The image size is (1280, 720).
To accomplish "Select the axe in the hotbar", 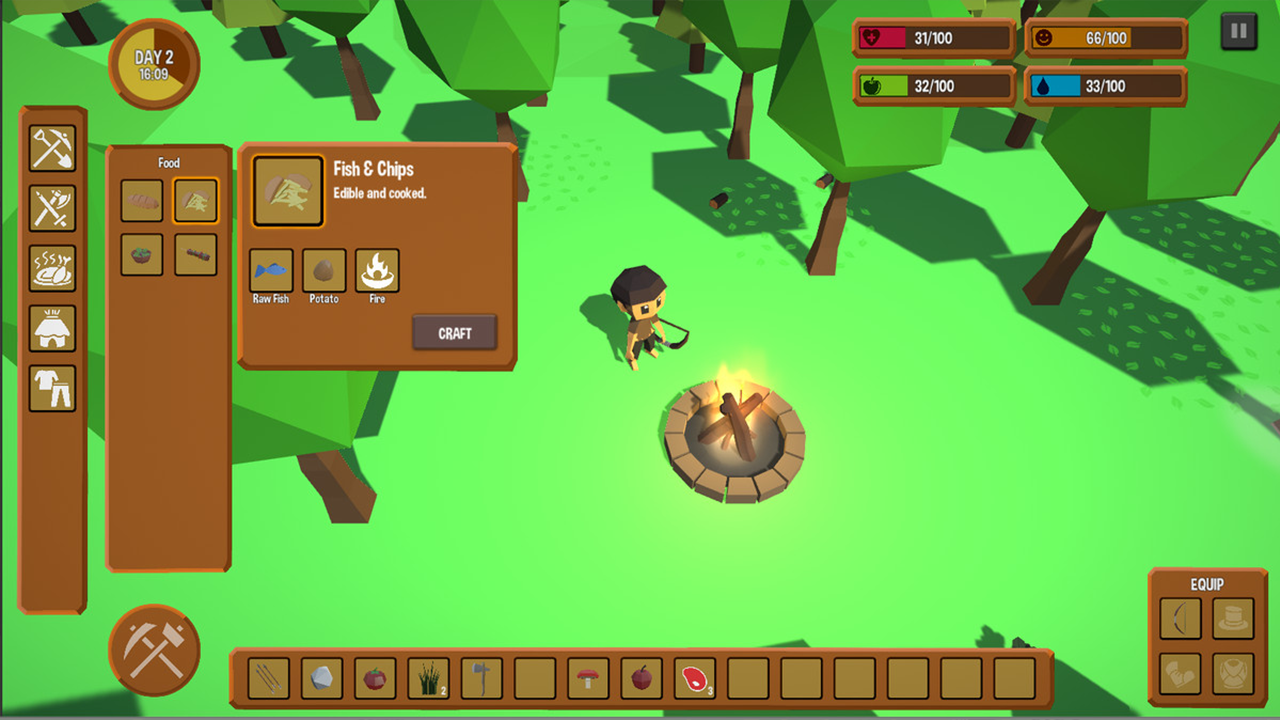I will 480,678.
